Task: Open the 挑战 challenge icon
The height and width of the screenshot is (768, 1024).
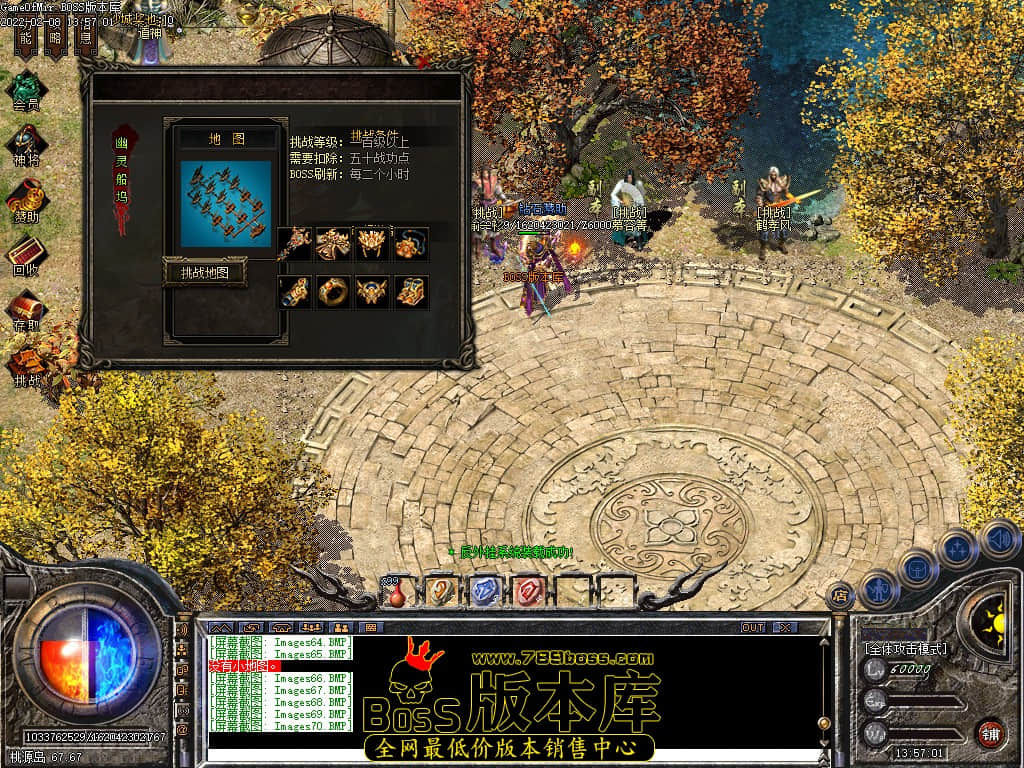Action: click(x=26, y=365)
